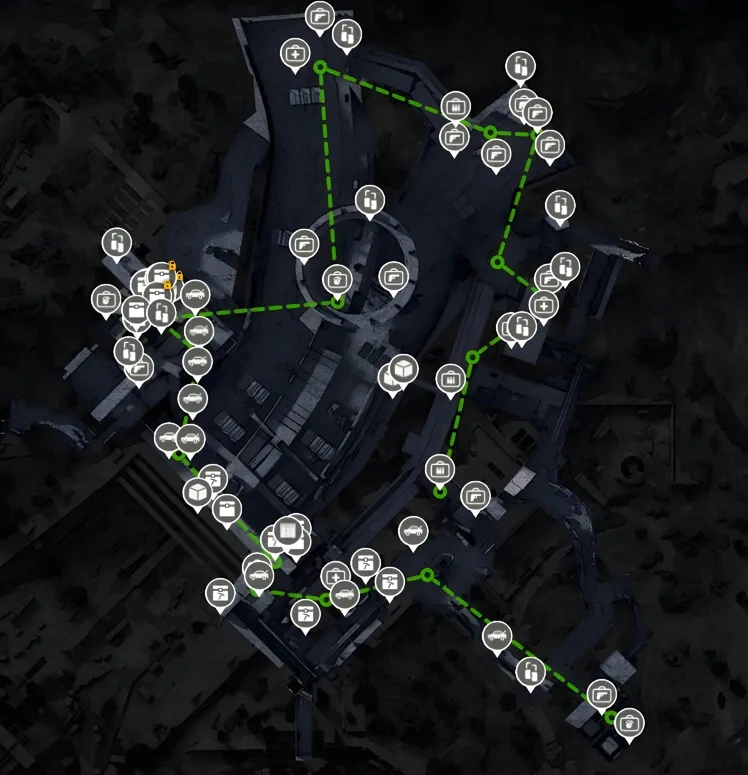Click the device marker on the rotunda's upper rim
Image resolution: width=748 pixels, height=775 pixels.
point(369,200)
